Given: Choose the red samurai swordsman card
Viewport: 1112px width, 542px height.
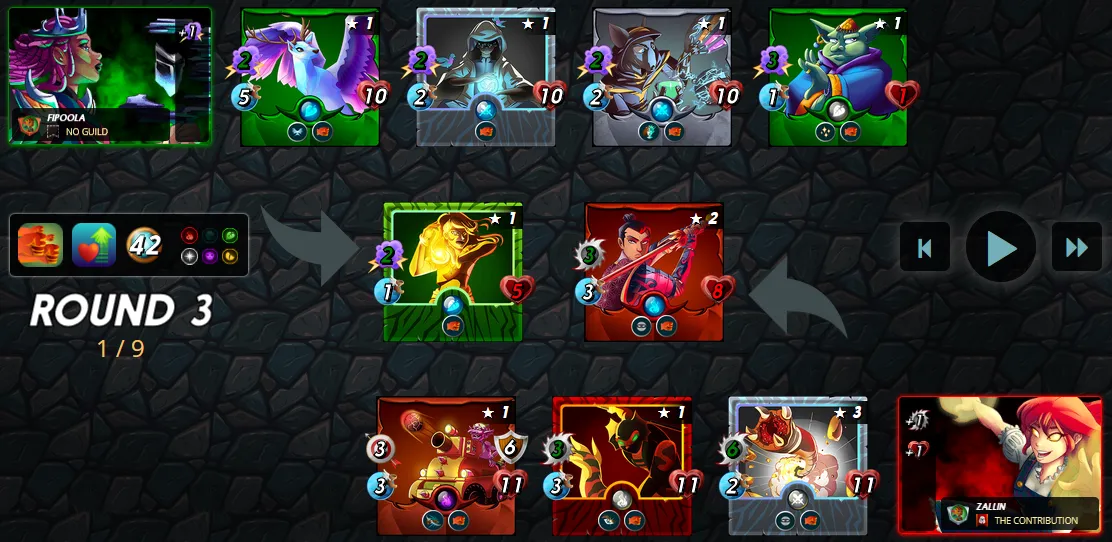Looking at the screenshot, I should pos(654,271).
